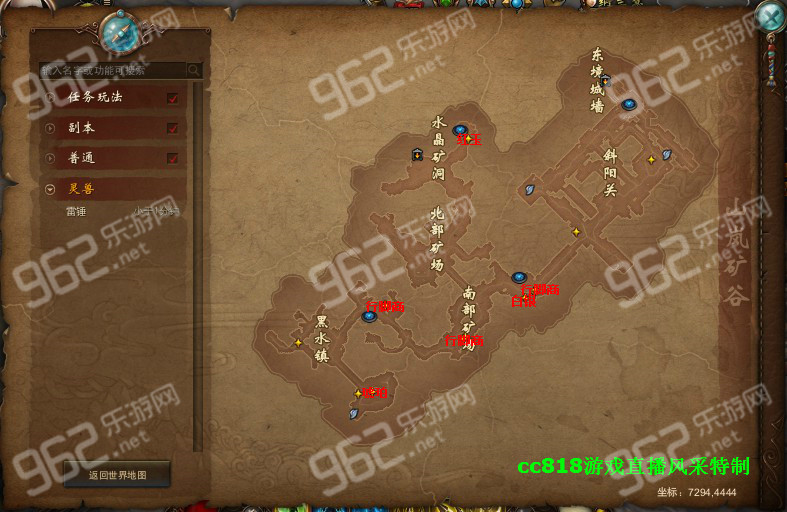
Task: Close the map window
Action: (x=769, y=16)
